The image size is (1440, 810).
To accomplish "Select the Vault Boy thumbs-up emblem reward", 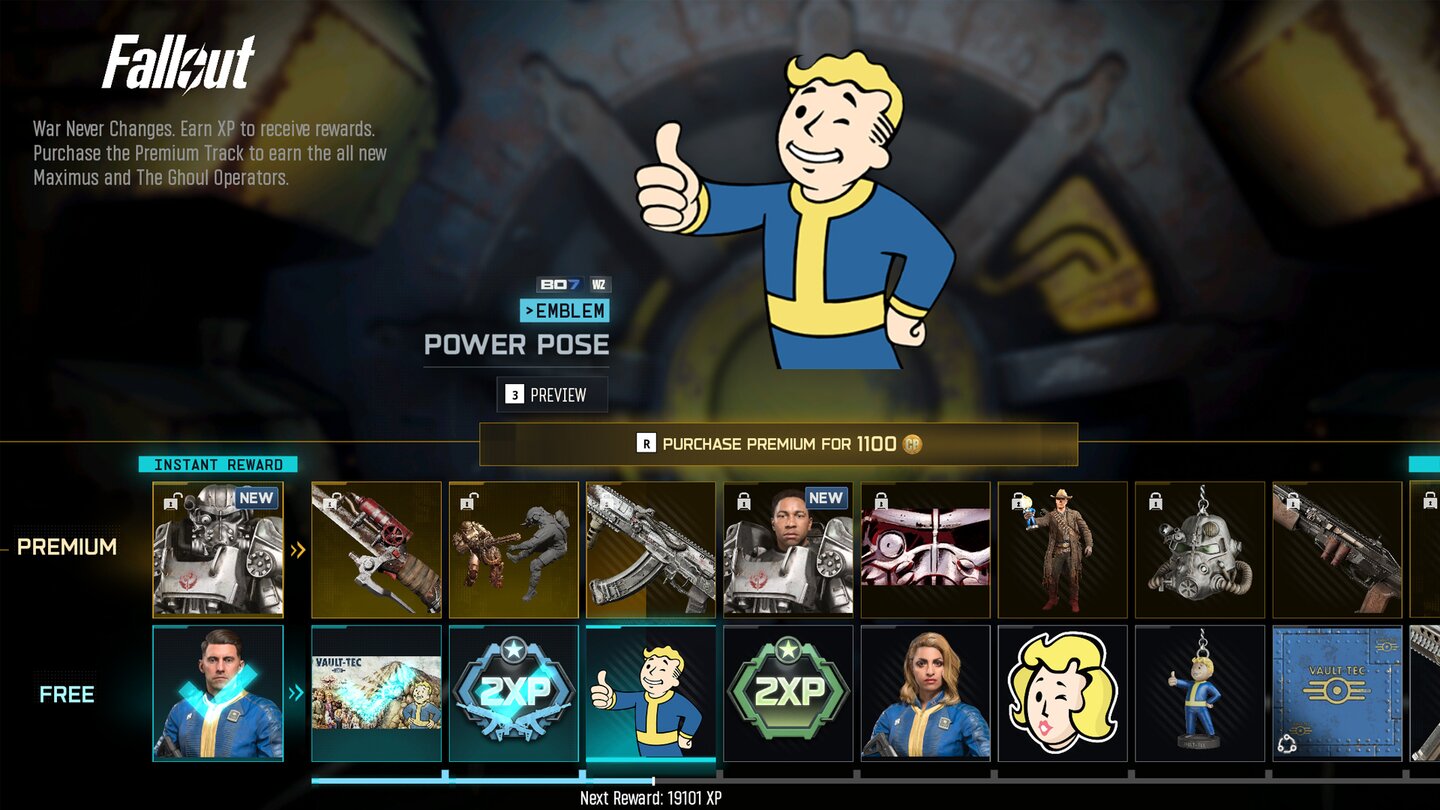I will point(651,693).
